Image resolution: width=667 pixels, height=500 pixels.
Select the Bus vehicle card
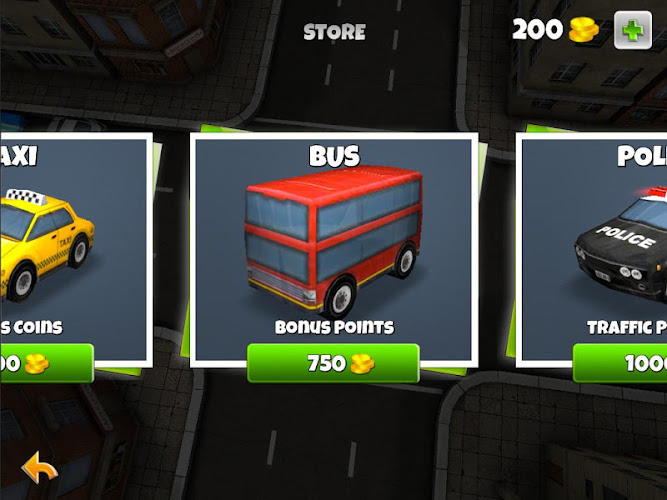pos(333,245)
